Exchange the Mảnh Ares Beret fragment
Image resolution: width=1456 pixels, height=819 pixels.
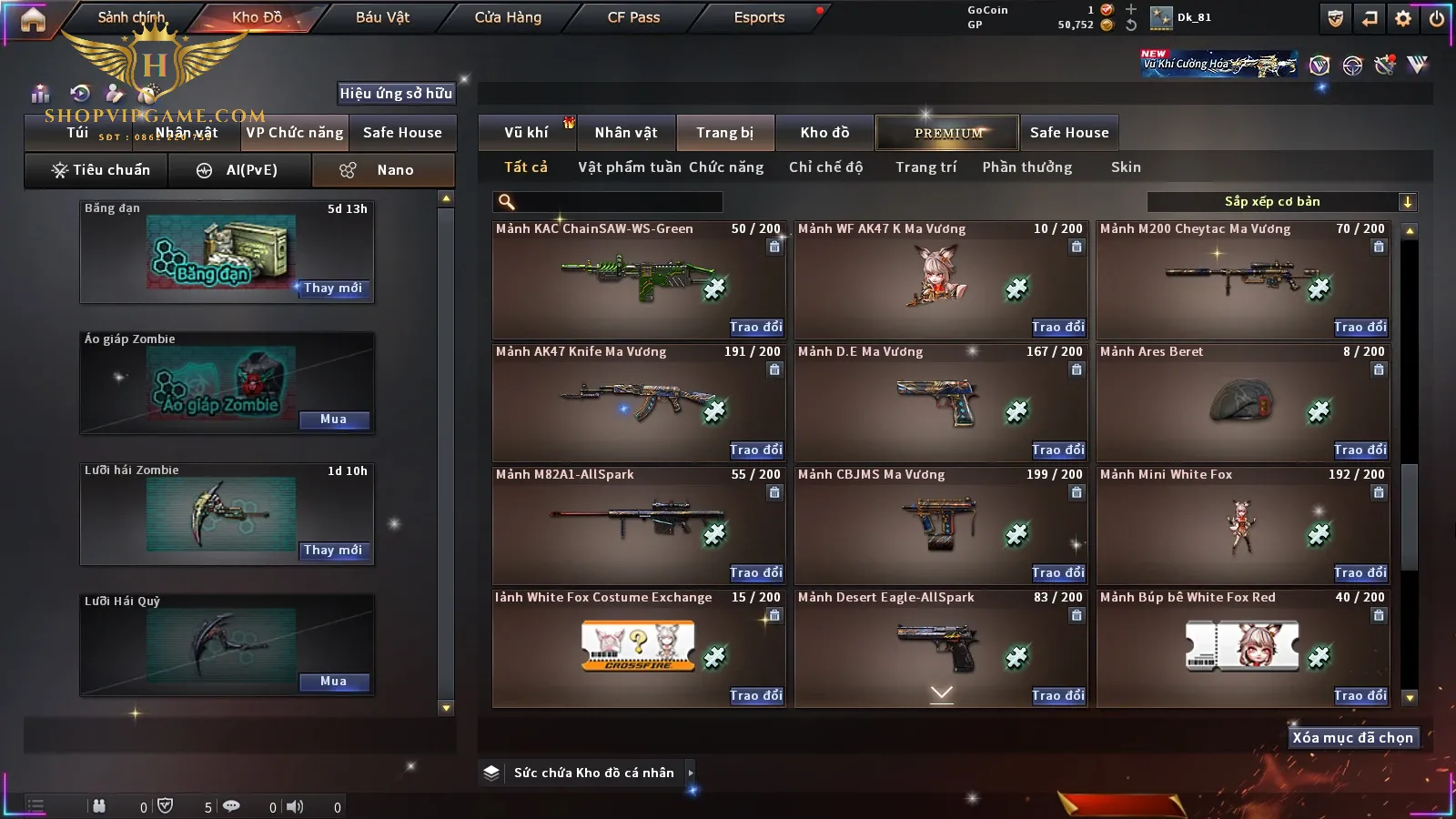[1360, 450]
